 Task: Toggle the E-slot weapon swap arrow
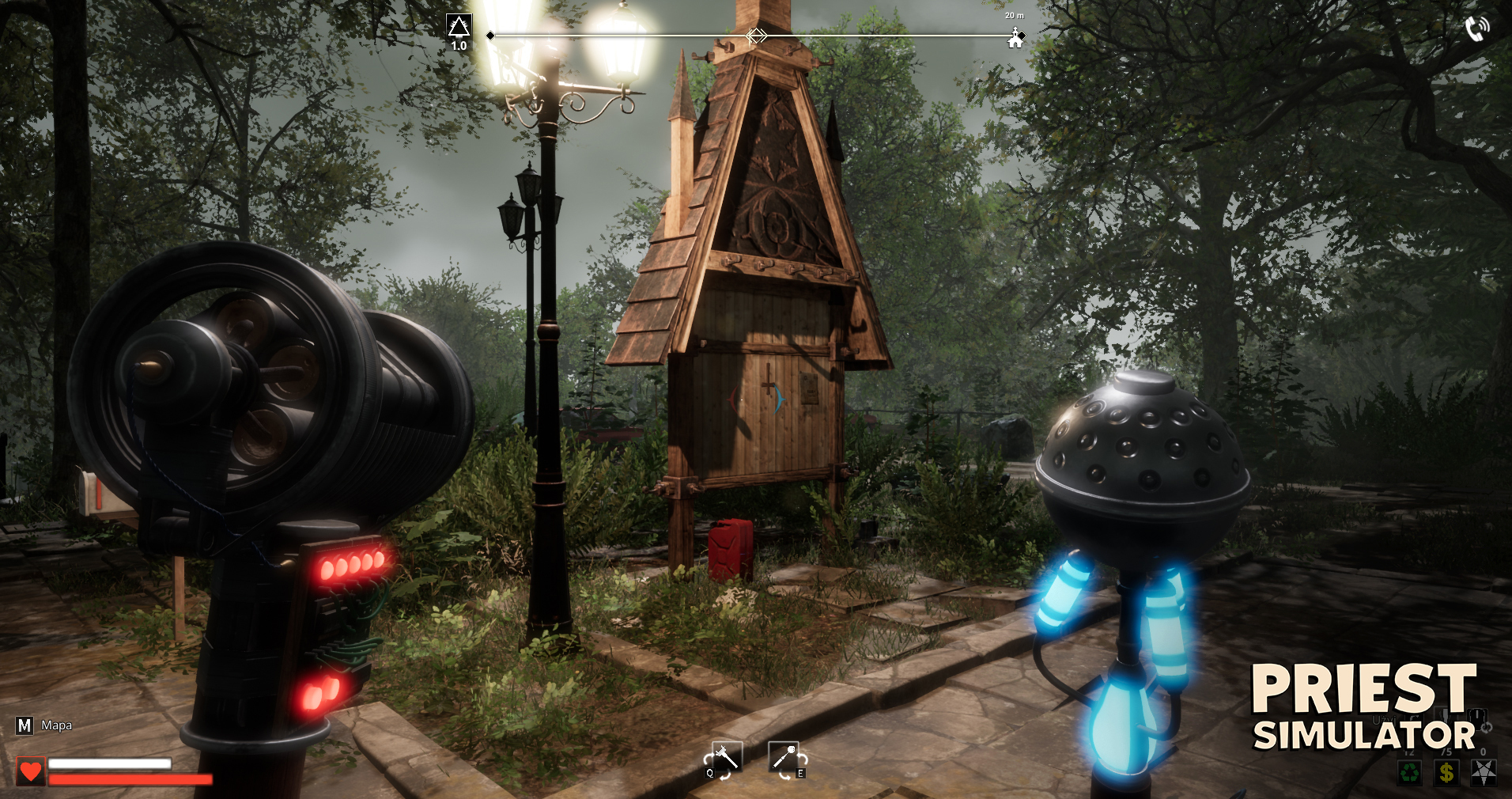coord(803,760)
